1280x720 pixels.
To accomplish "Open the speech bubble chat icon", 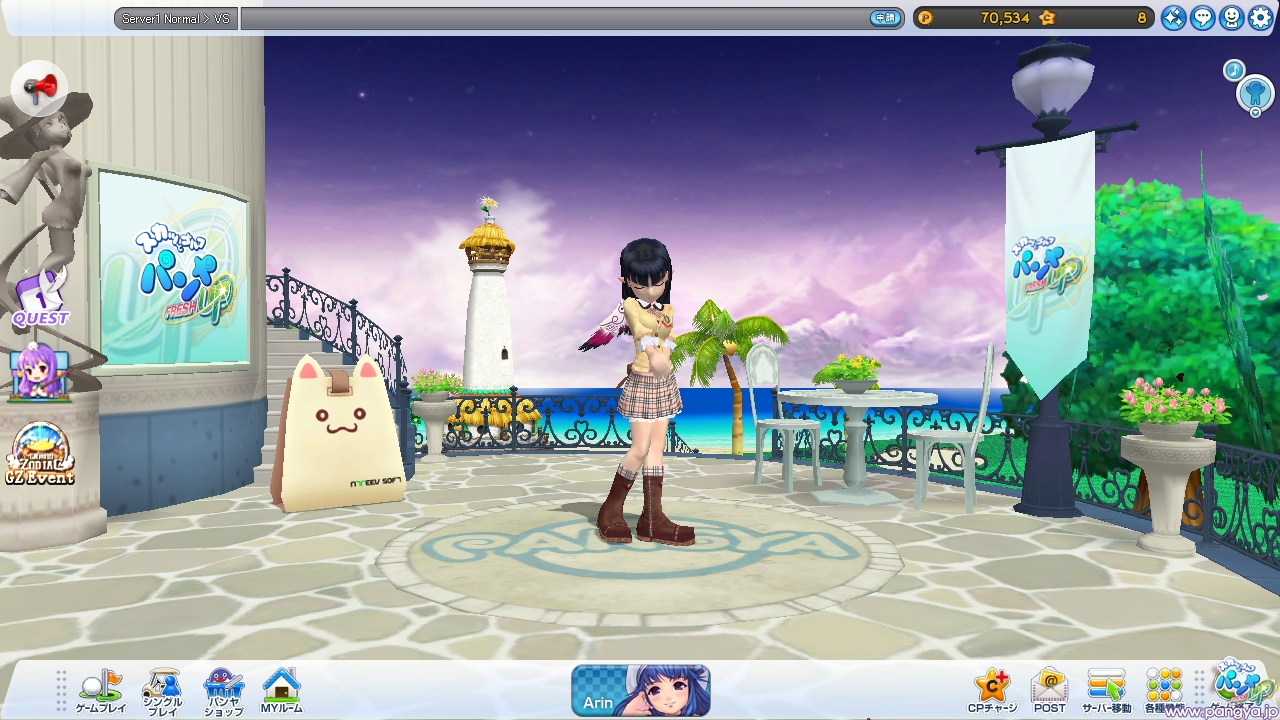I will (x=1203, y=17).
